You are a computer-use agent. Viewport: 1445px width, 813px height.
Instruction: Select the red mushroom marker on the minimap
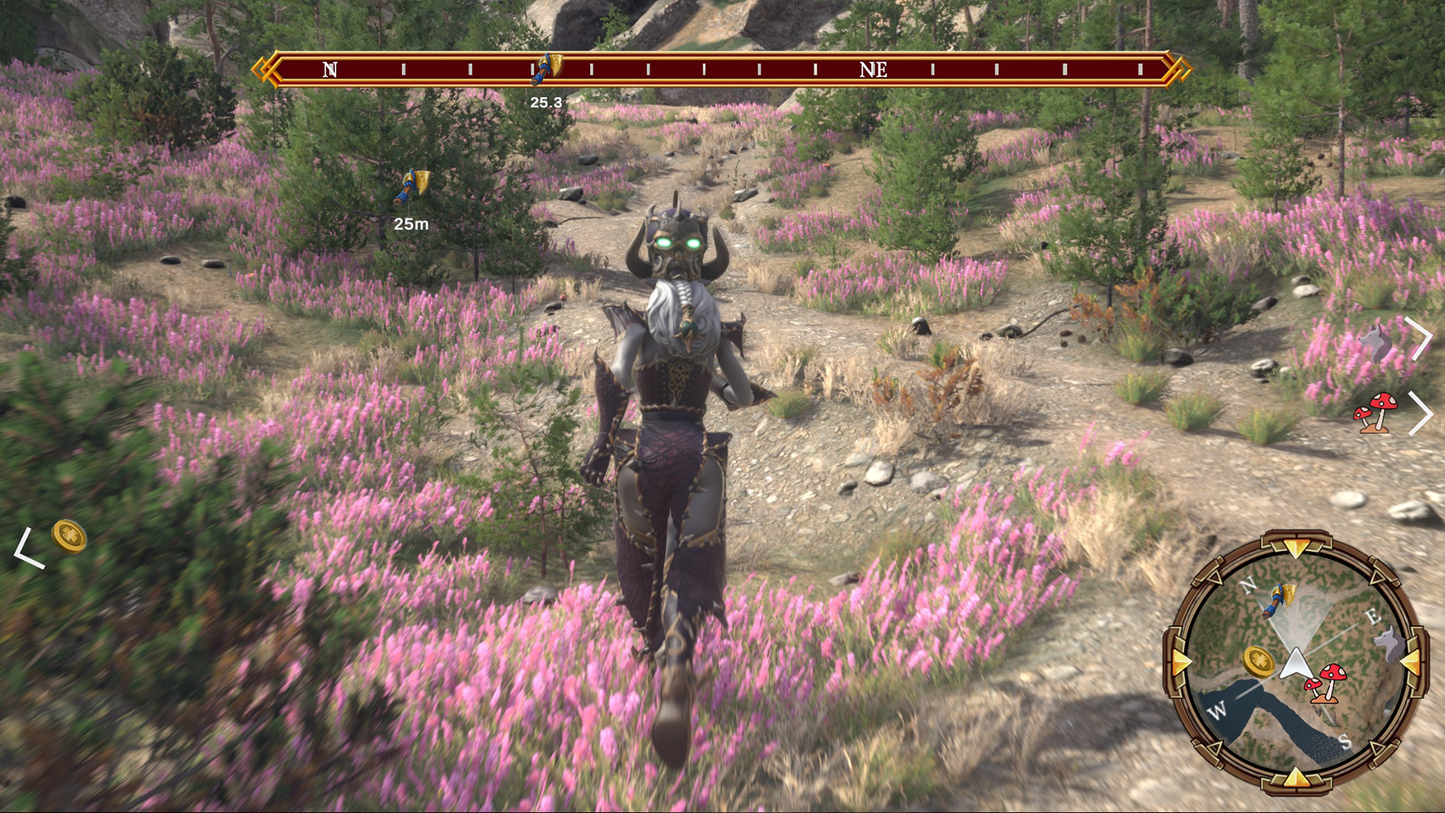pos(1326,683)
